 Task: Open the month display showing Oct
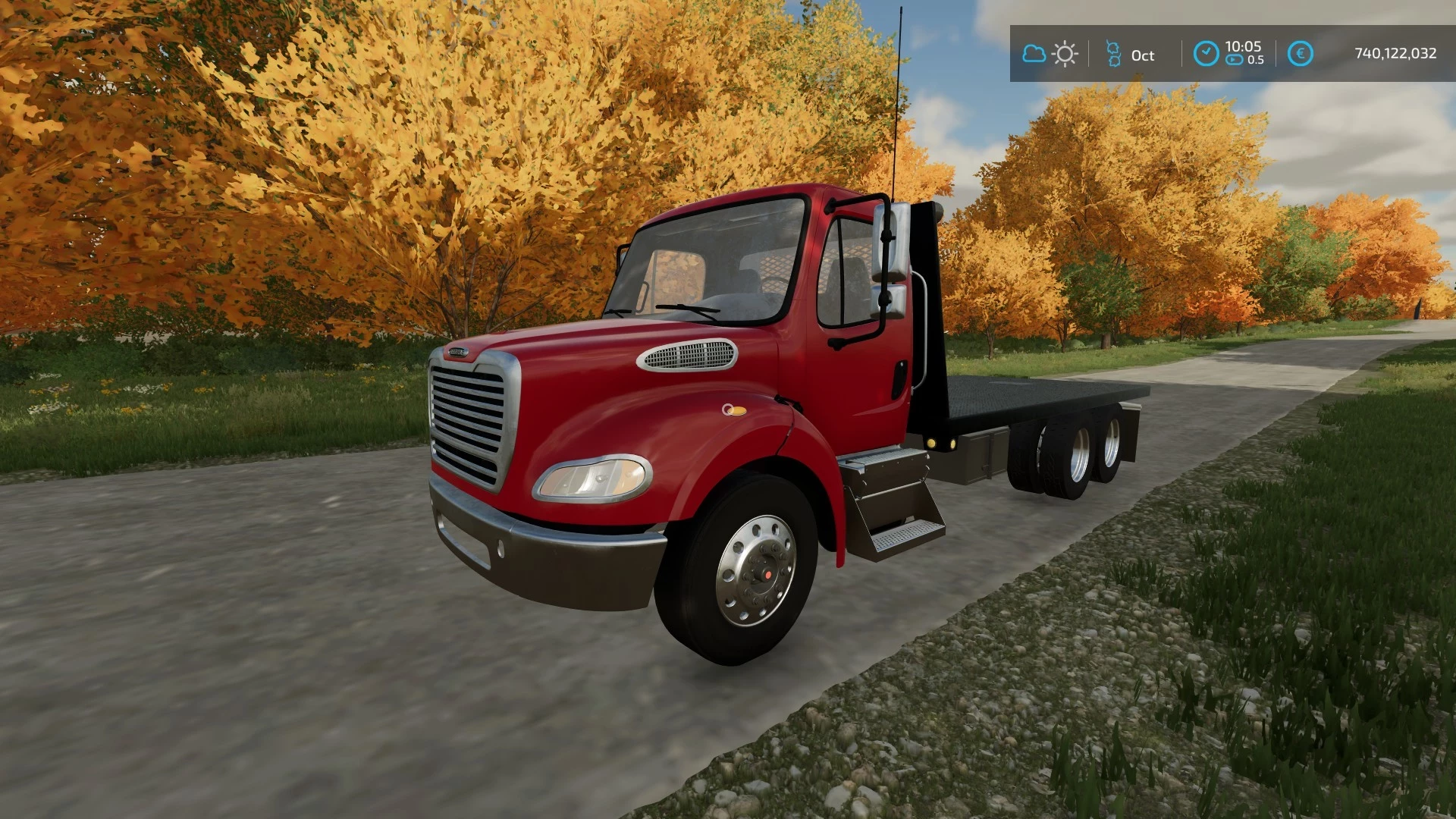[x=1142, y=55]
